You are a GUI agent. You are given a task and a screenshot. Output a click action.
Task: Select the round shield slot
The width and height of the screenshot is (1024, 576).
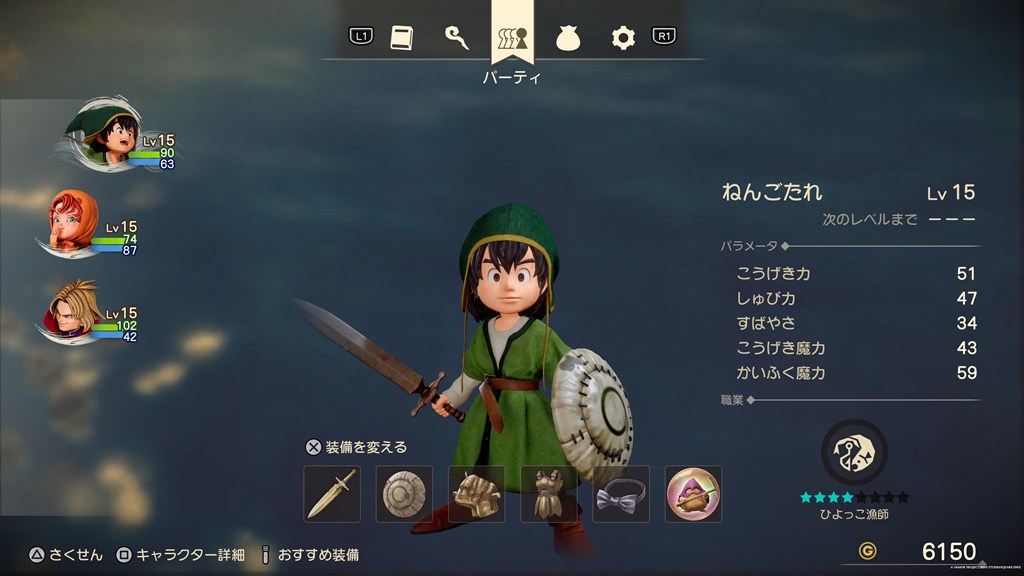tap(404, 493)
